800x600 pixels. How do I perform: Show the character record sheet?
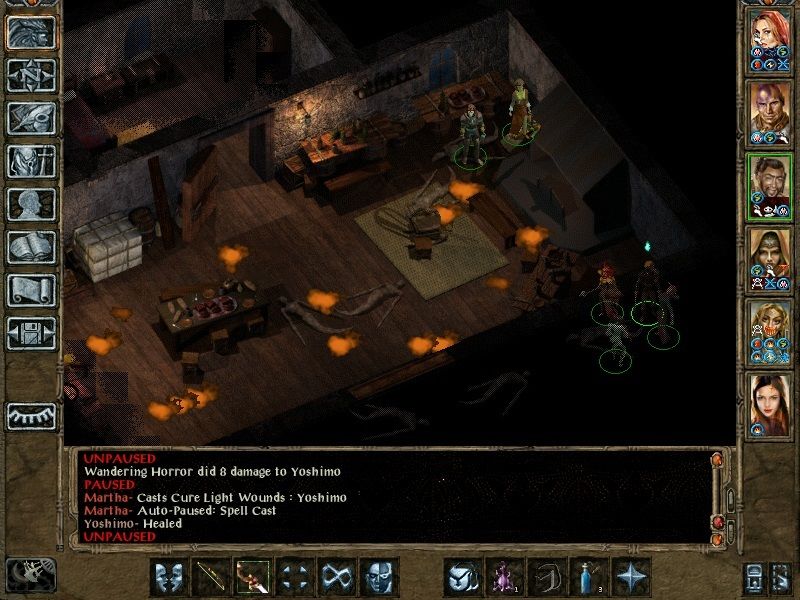(31, 204)
